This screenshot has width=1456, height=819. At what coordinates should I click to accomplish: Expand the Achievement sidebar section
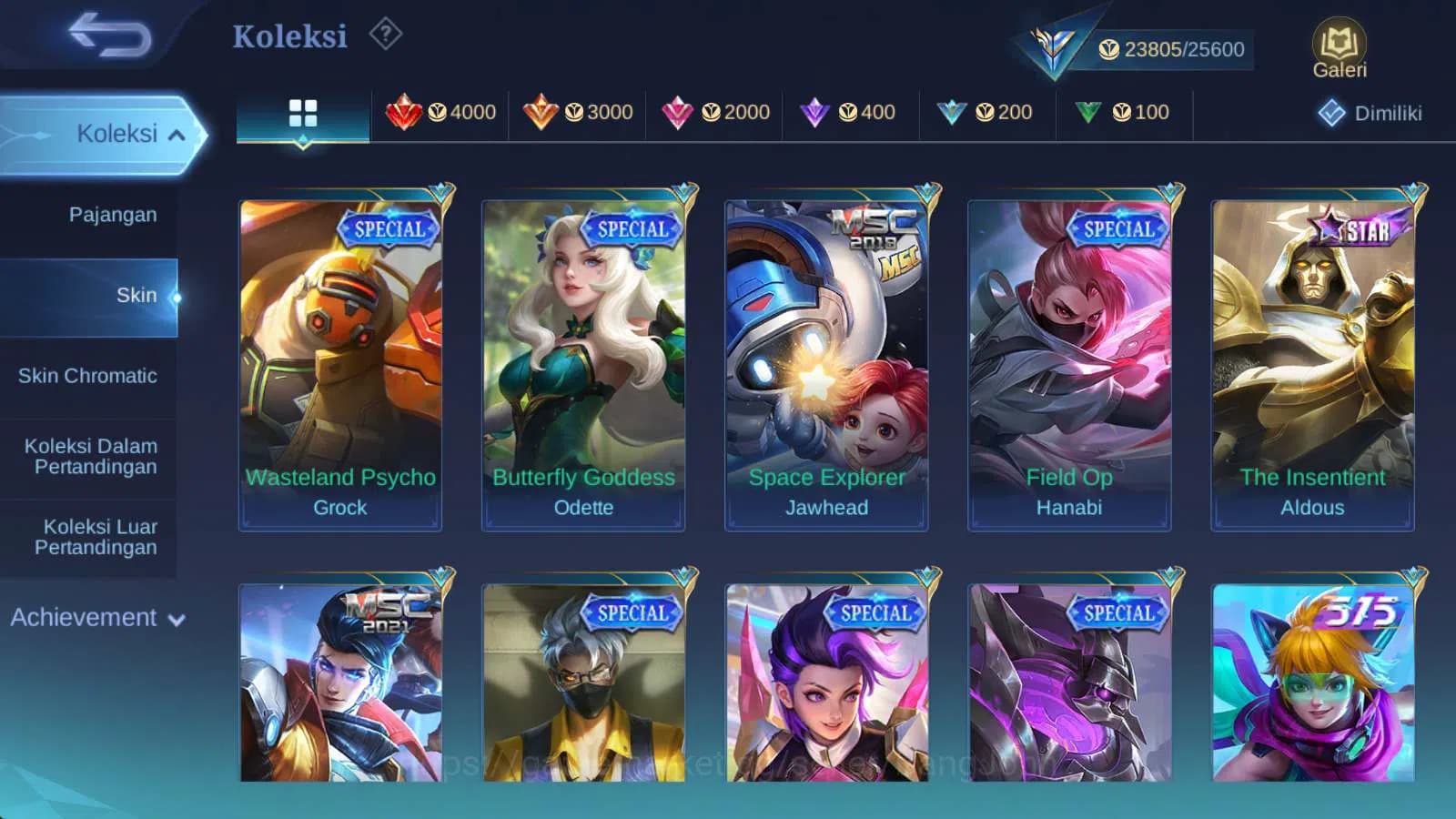coord(96,618)
